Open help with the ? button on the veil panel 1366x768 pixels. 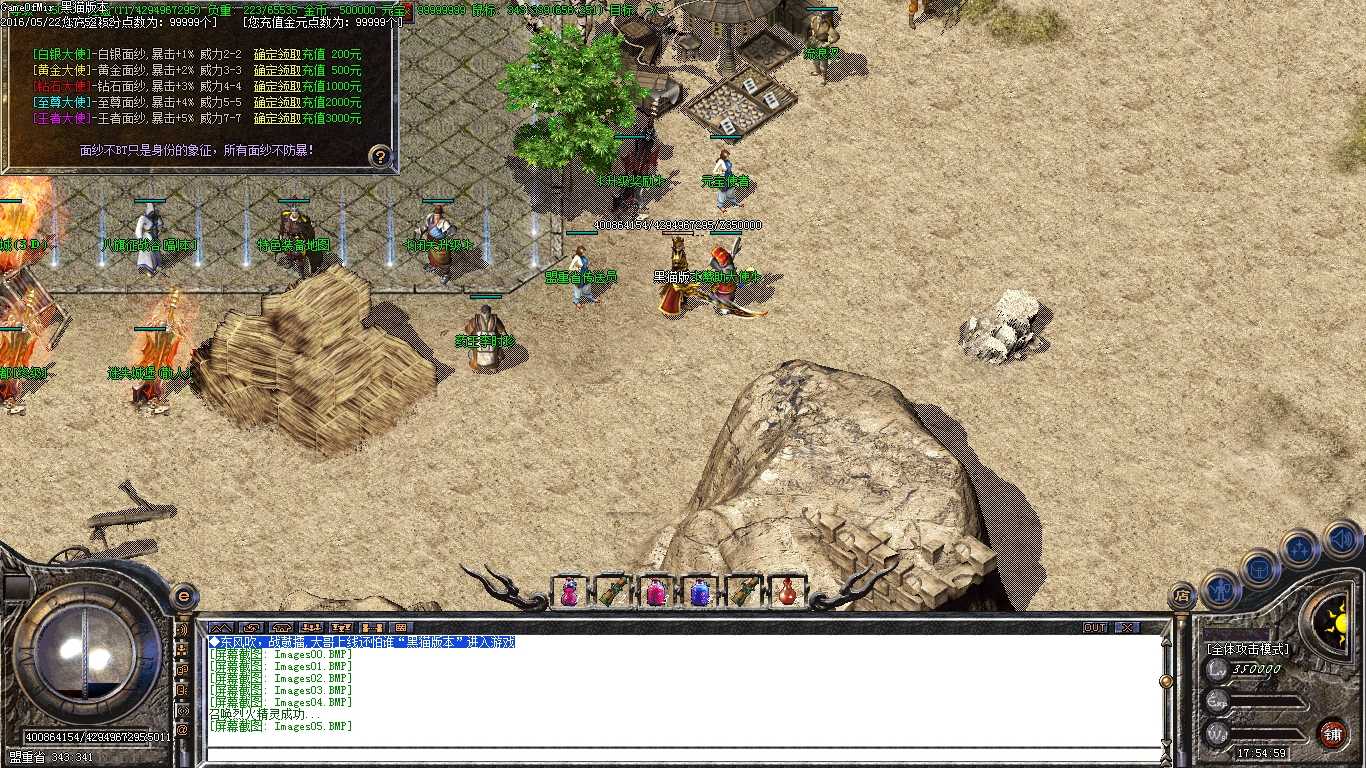378,155
